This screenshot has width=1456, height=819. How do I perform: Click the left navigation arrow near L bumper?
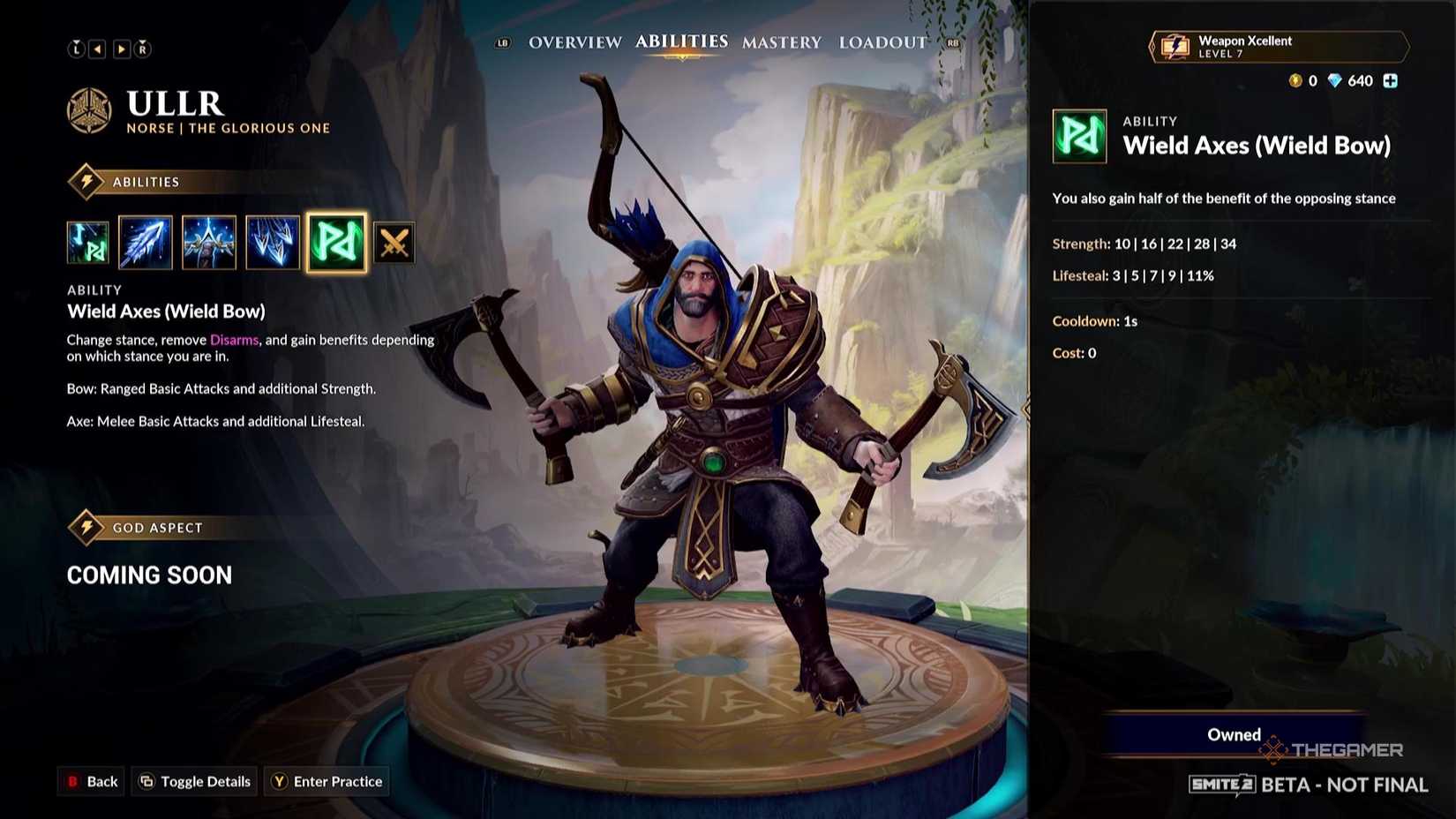tap(99, 49)
